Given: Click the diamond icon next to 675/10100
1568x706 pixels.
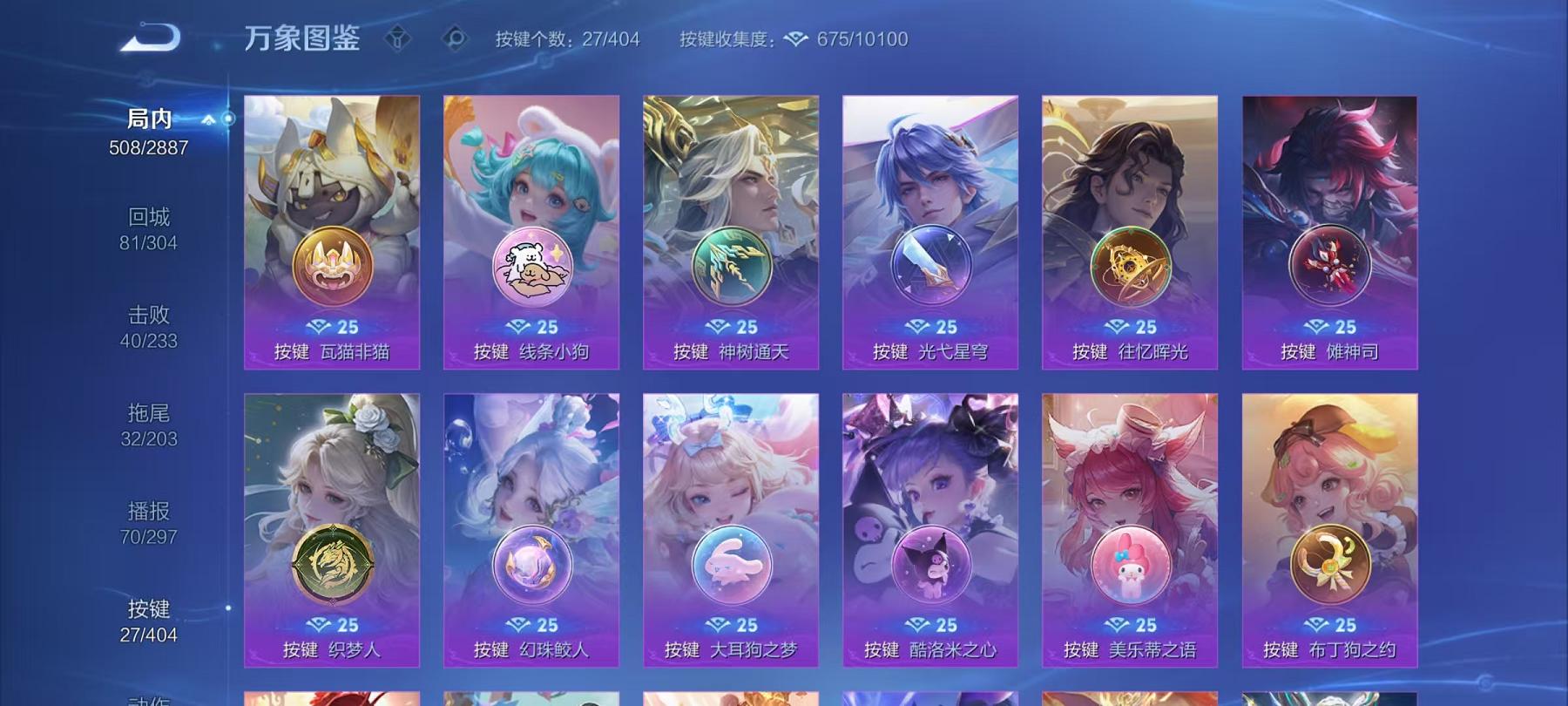Looking at the screenshot, I should [794, 39].
